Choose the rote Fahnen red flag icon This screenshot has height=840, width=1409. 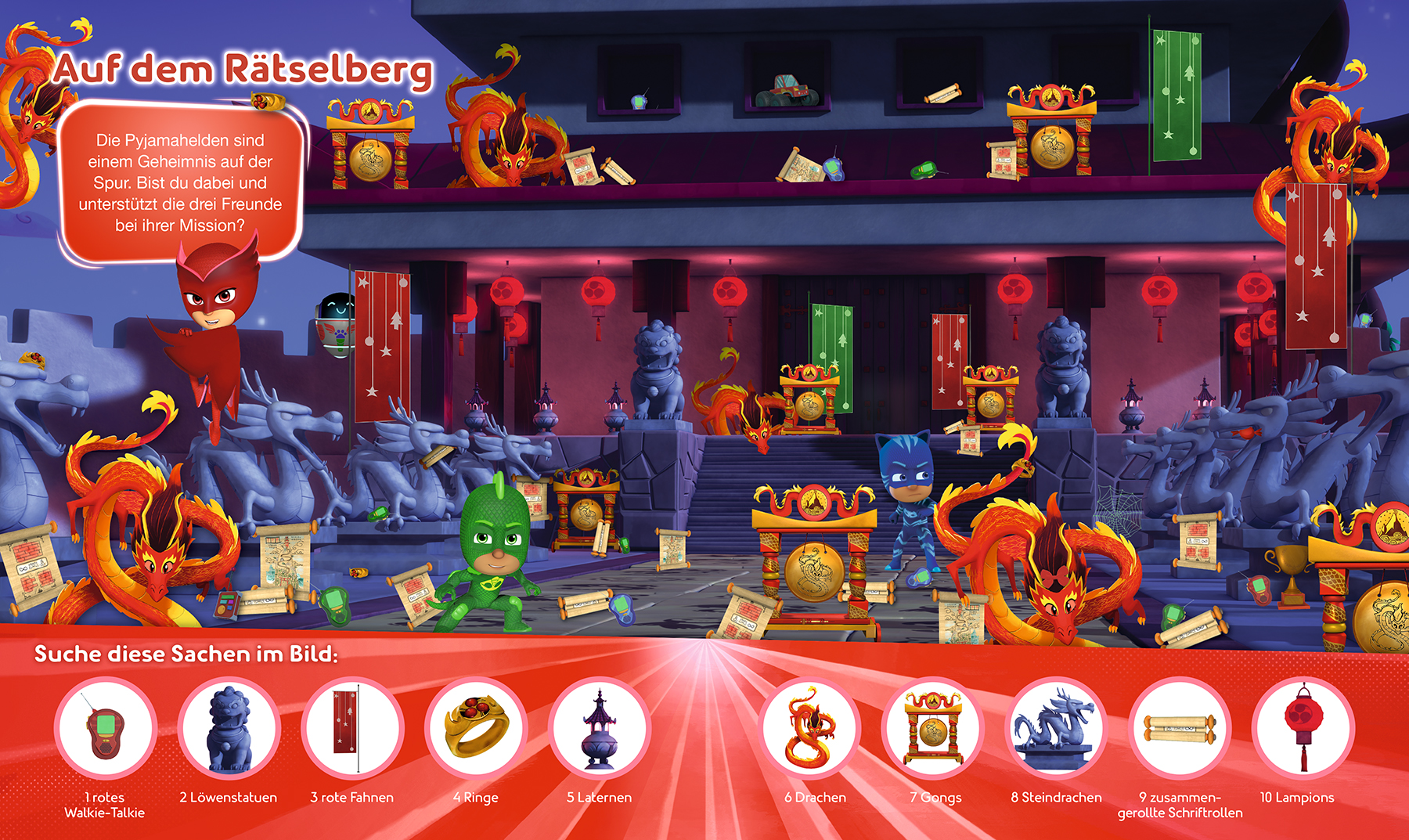coord(352,729)
